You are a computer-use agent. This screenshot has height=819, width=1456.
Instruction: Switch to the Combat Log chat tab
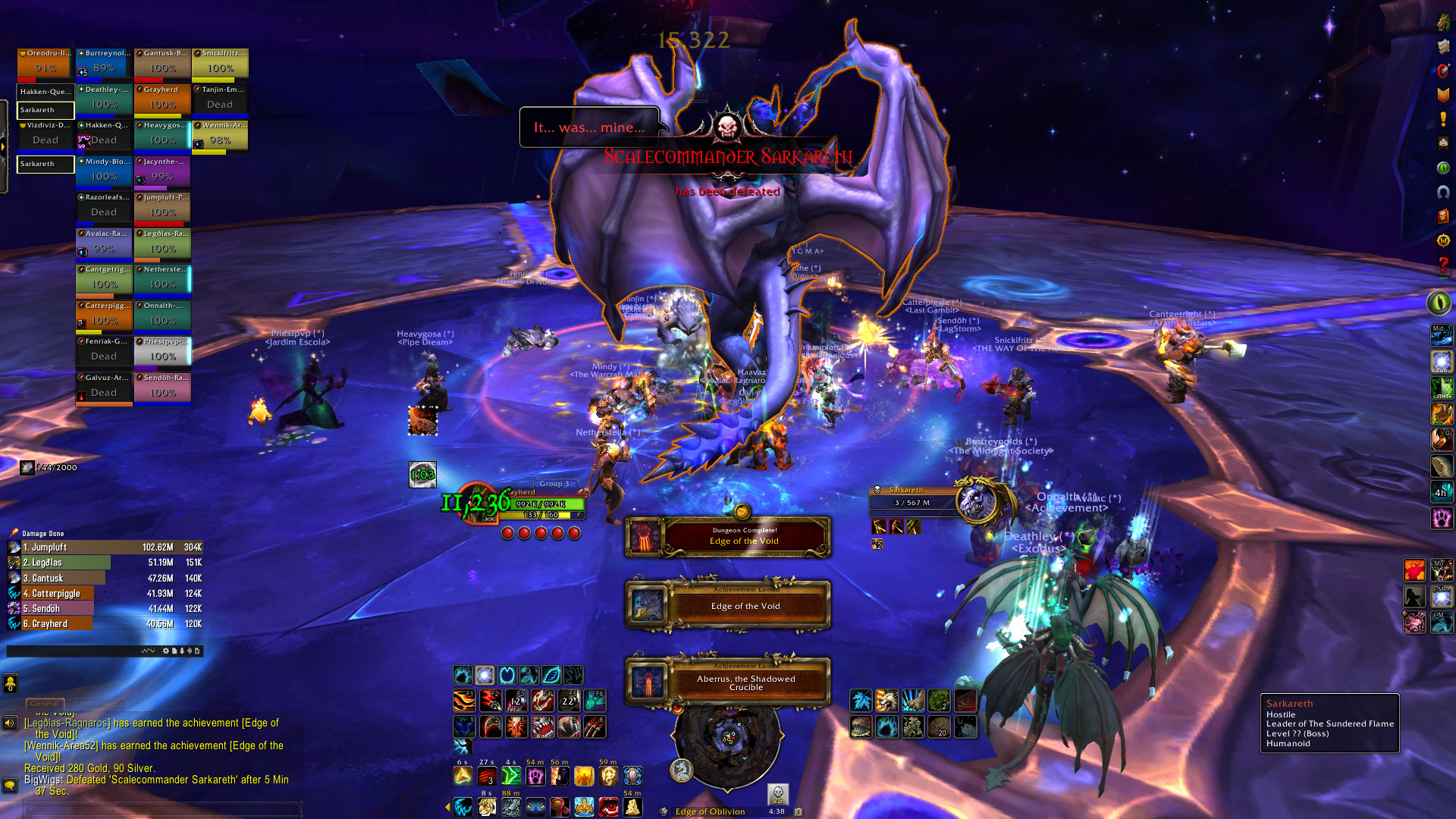point(89,704)
